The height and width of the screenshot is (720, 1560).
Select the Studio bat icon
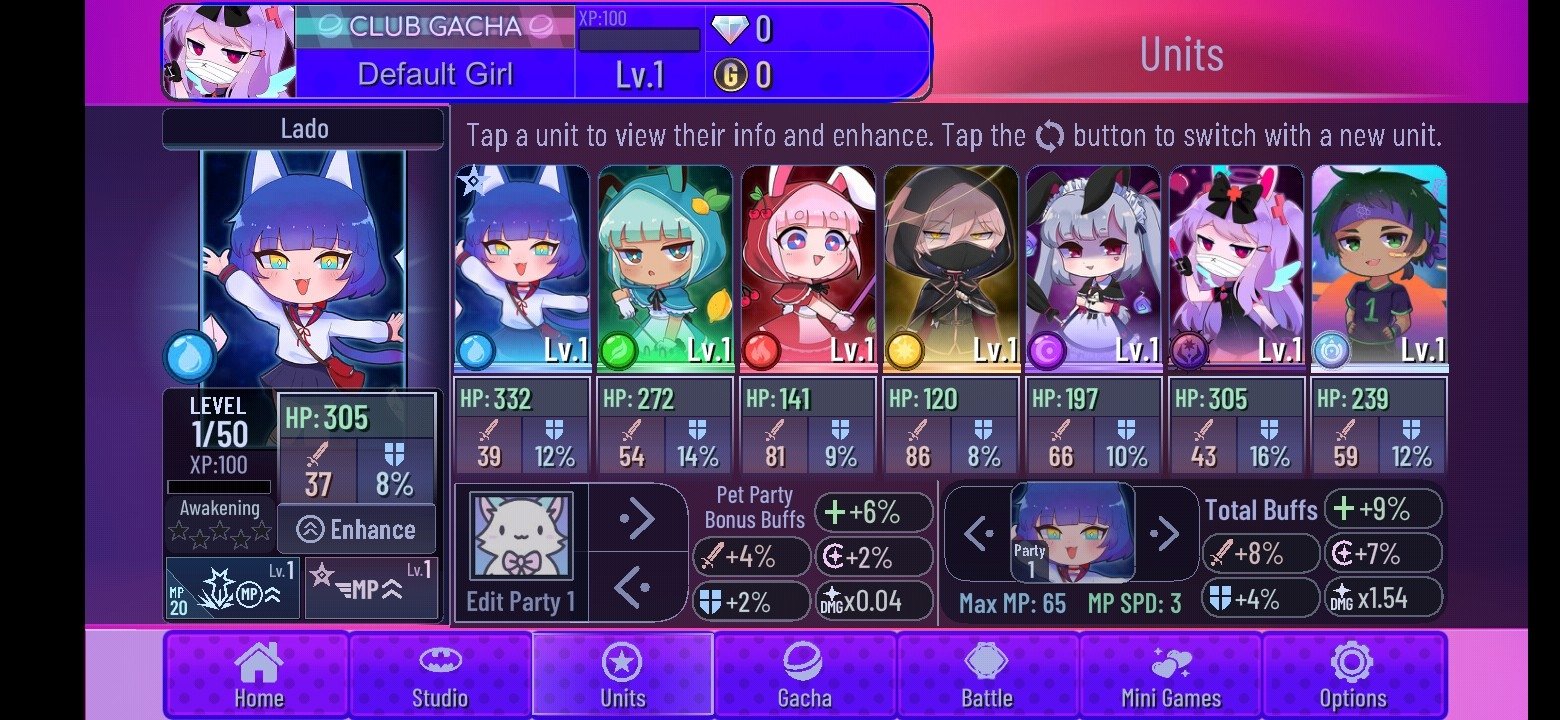coord(440,674)
